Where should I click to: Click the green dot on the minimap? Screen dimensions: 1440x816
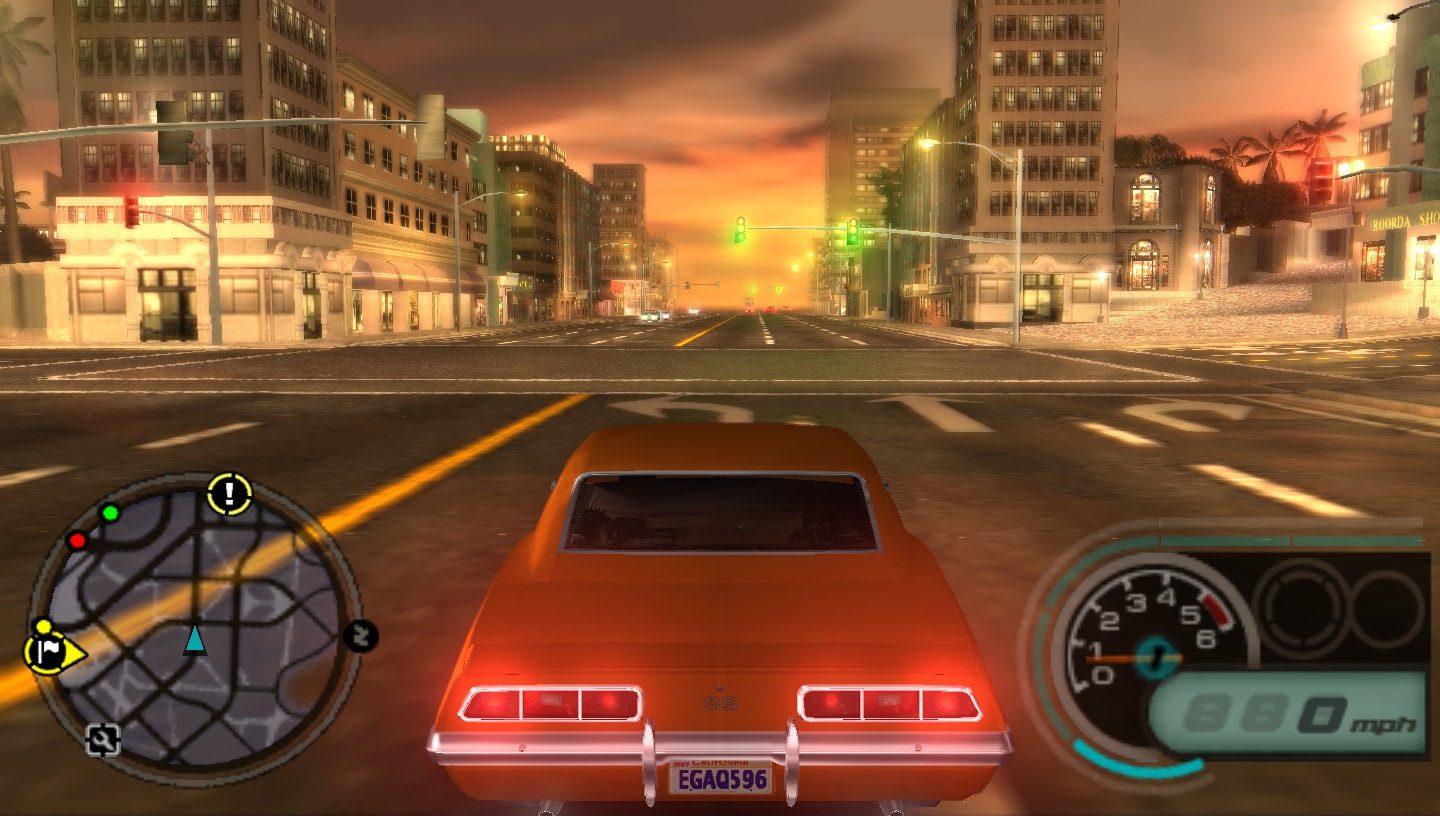click(x=110, y=512)
